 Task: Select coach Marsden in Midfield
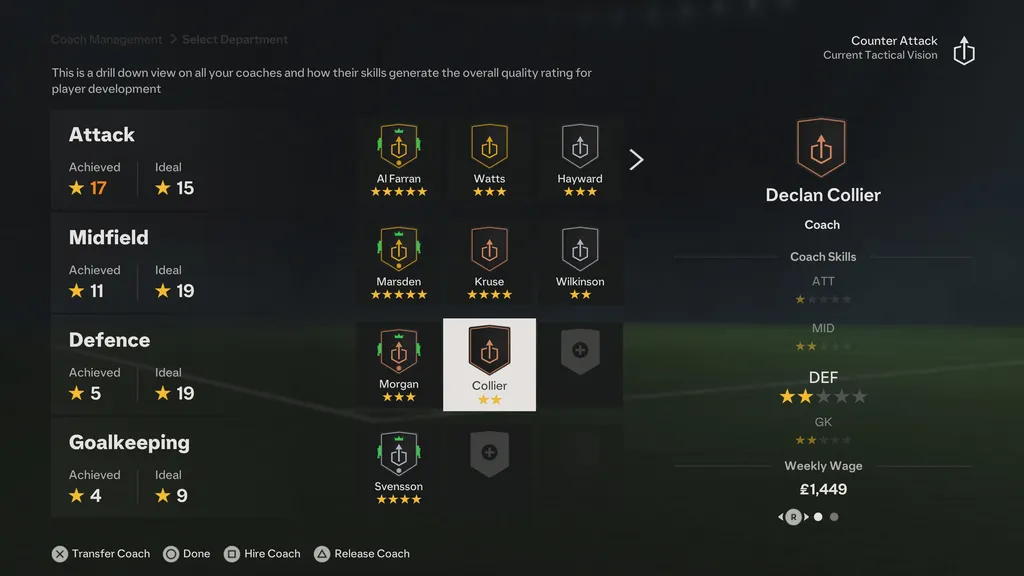pos(399,262)
